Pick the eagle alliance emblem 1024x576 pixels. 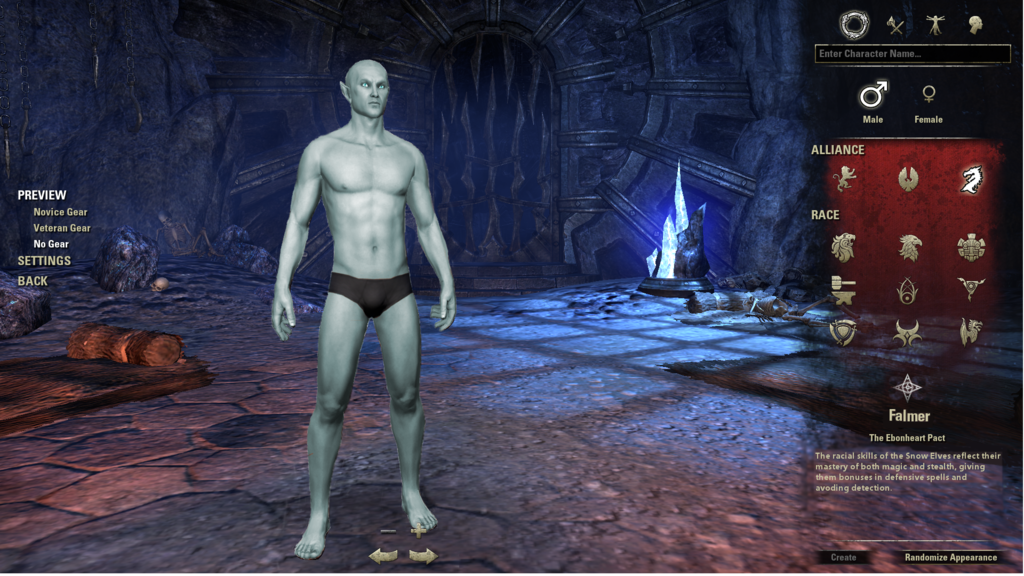(908, 180)
